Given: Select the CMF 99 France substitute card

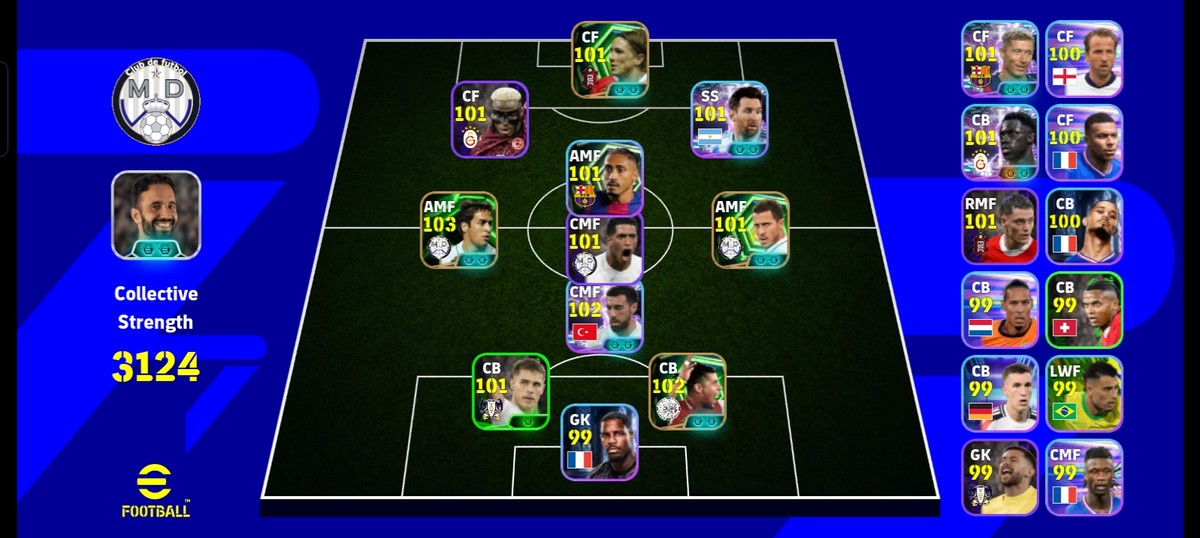Looking at the screenshot, I should click(1084, 477).
